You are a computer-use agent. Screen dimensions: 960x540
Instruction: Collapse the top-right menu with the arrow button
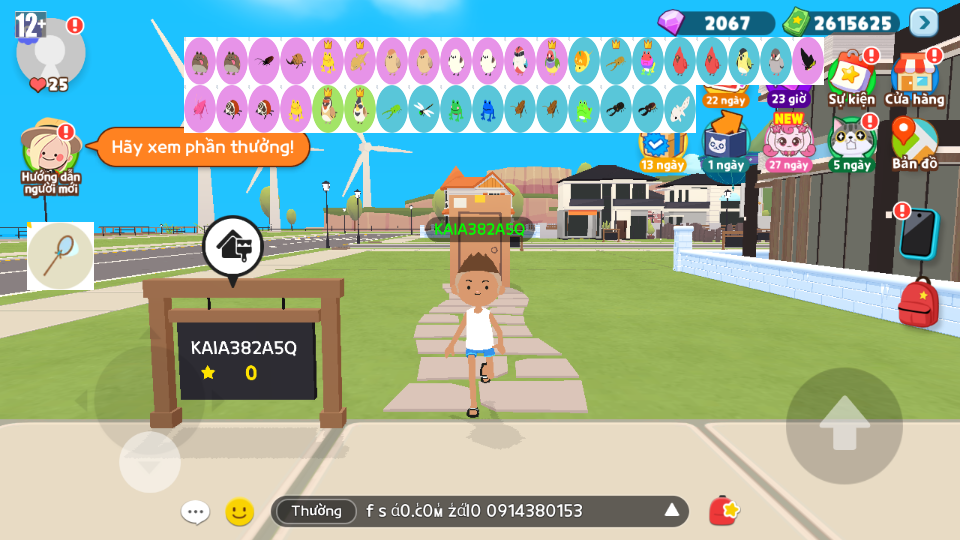923,22
